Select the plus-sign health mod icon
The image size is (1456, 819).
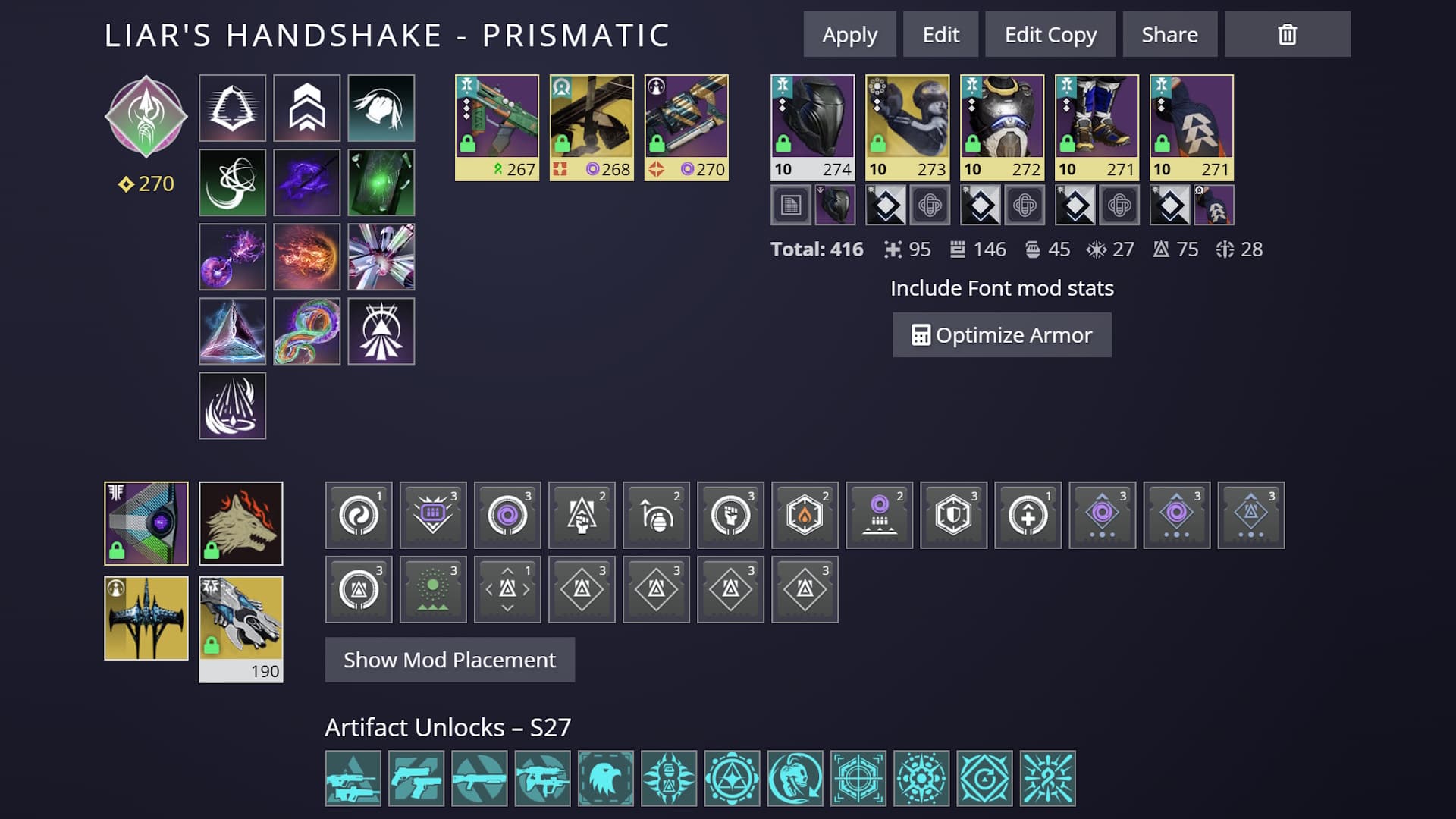click(1028, 516)
